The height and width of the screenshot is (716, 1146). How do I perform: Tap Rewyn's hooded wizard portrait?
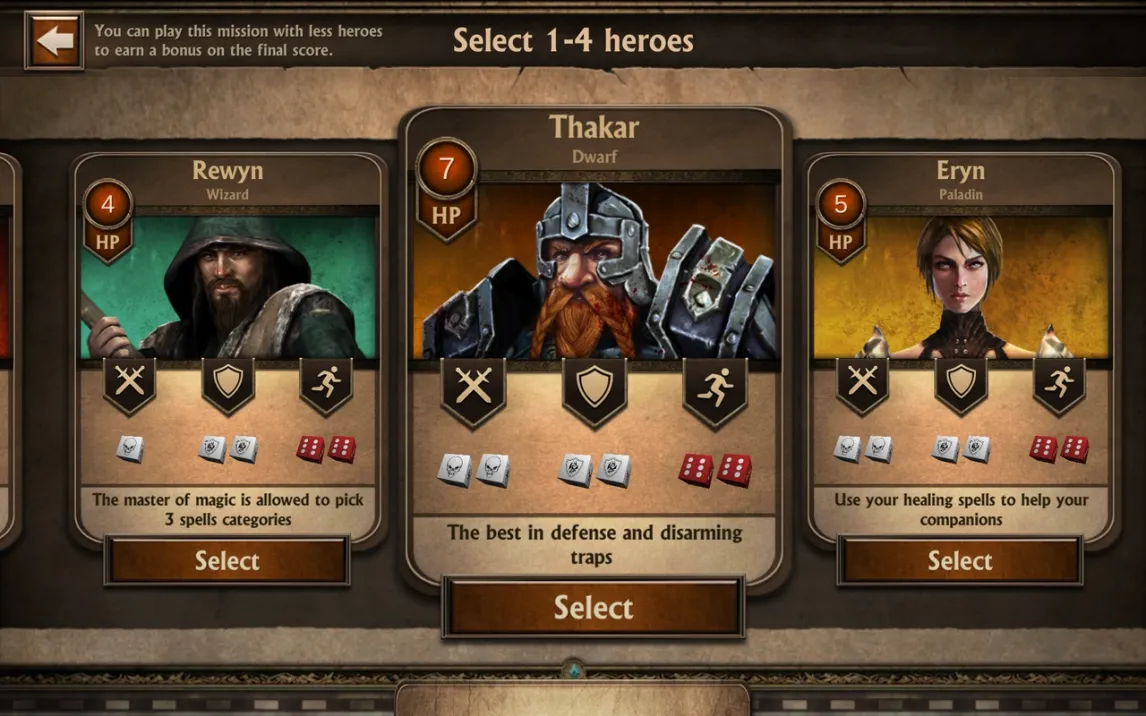[229, 287]
